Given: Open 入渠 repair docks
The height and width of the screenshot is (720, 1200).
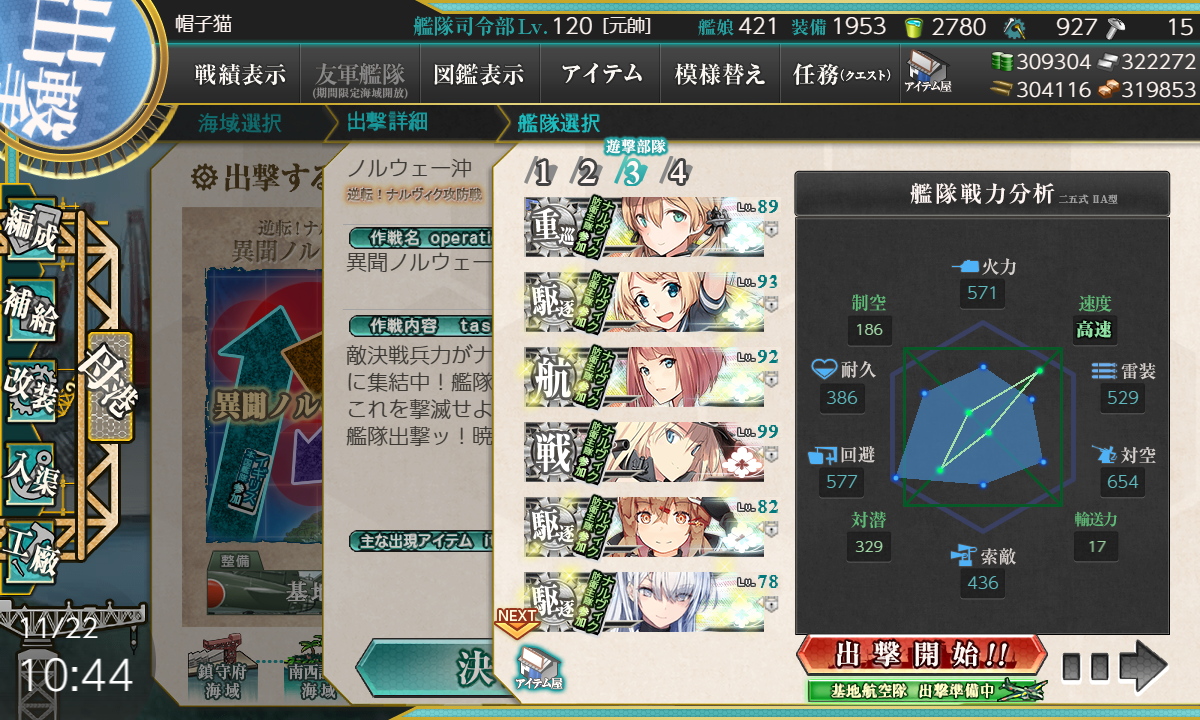Looking at the screenshot, I should (32, 467).
